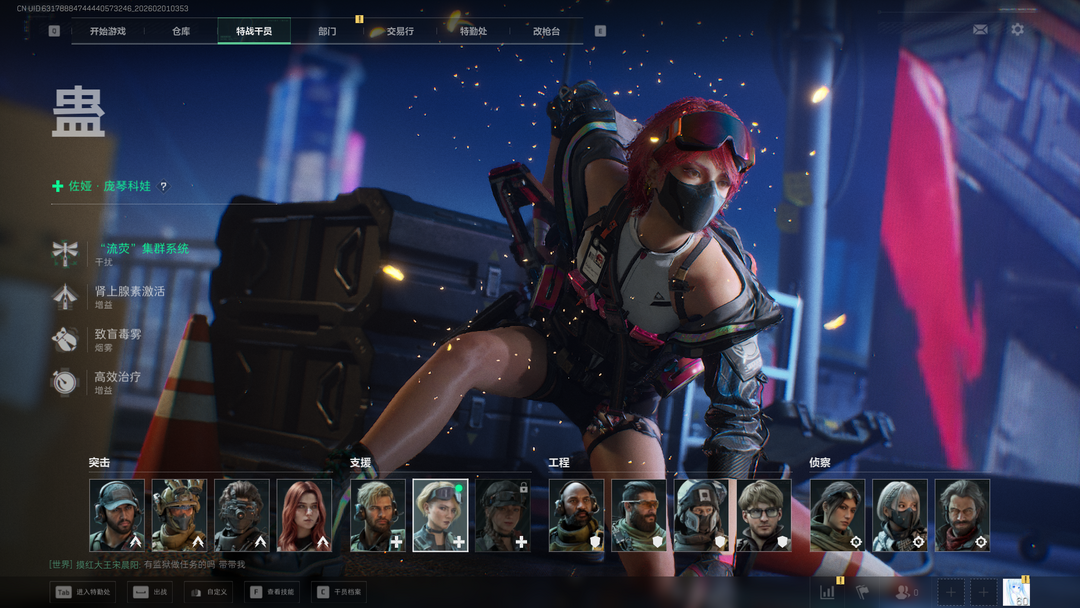Switch to the 改枪台 tab

pyautogui.click(x=546, y=31)
